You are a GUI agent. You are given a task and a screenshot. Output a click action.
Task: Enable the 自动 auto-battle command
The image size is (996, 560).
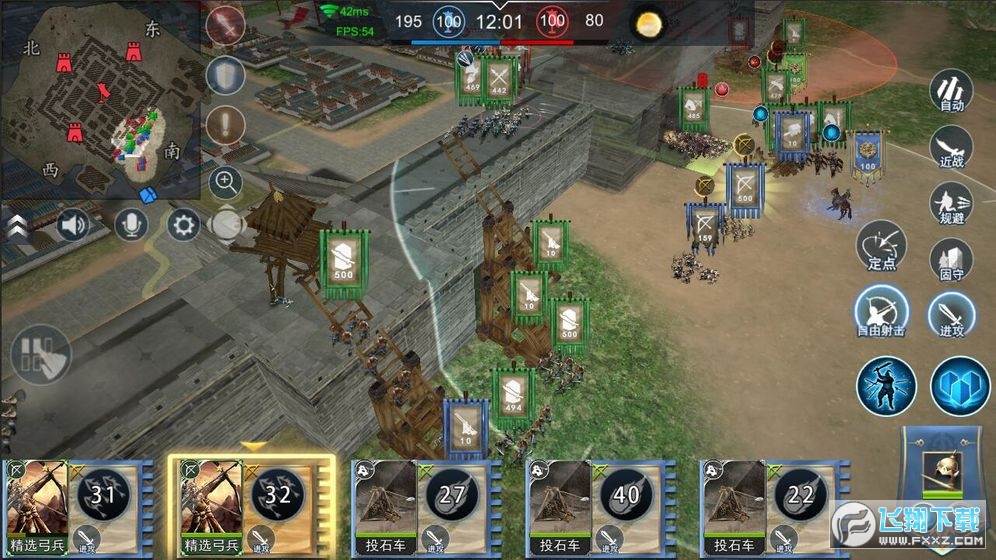(x=952, y=91)
